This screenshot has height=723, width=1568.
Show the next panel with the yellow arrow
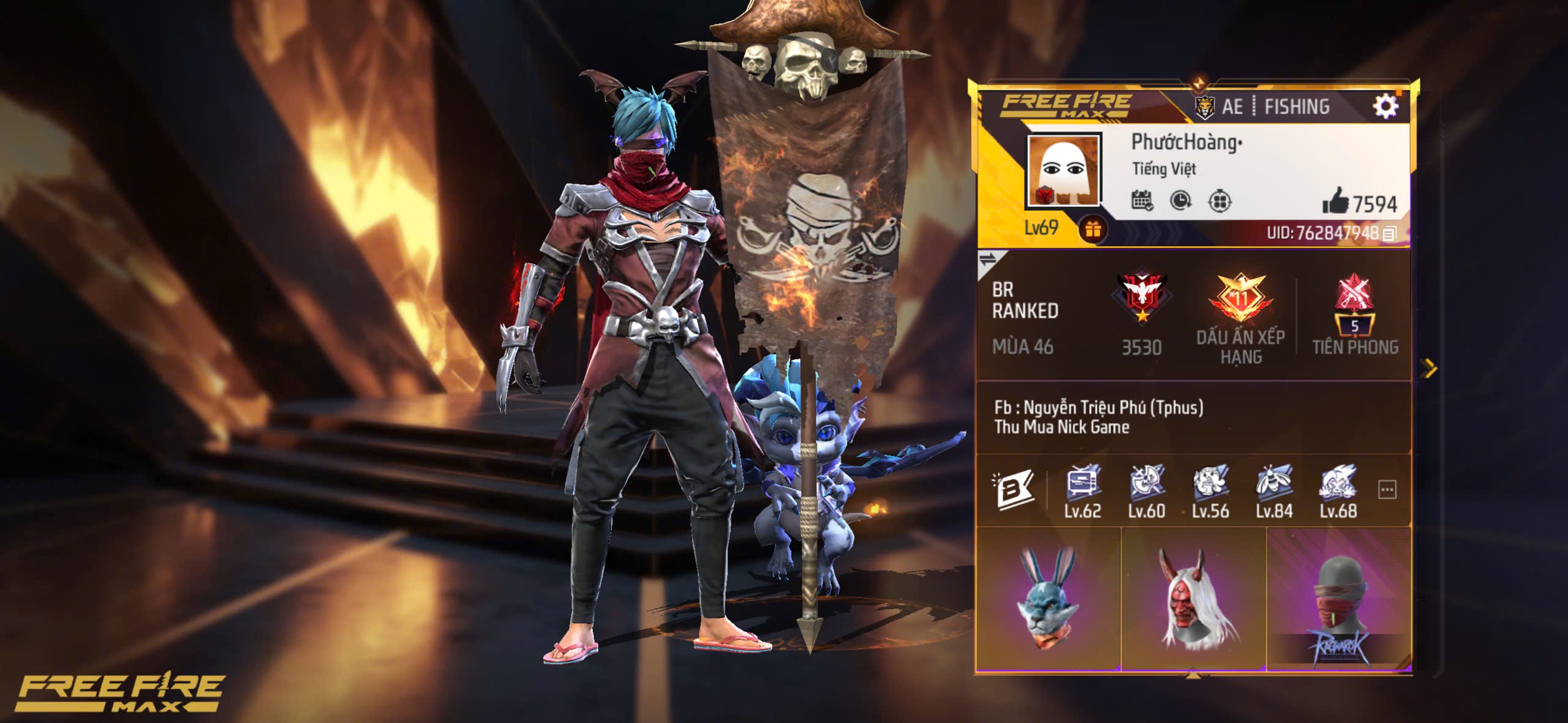point(1430,369)
